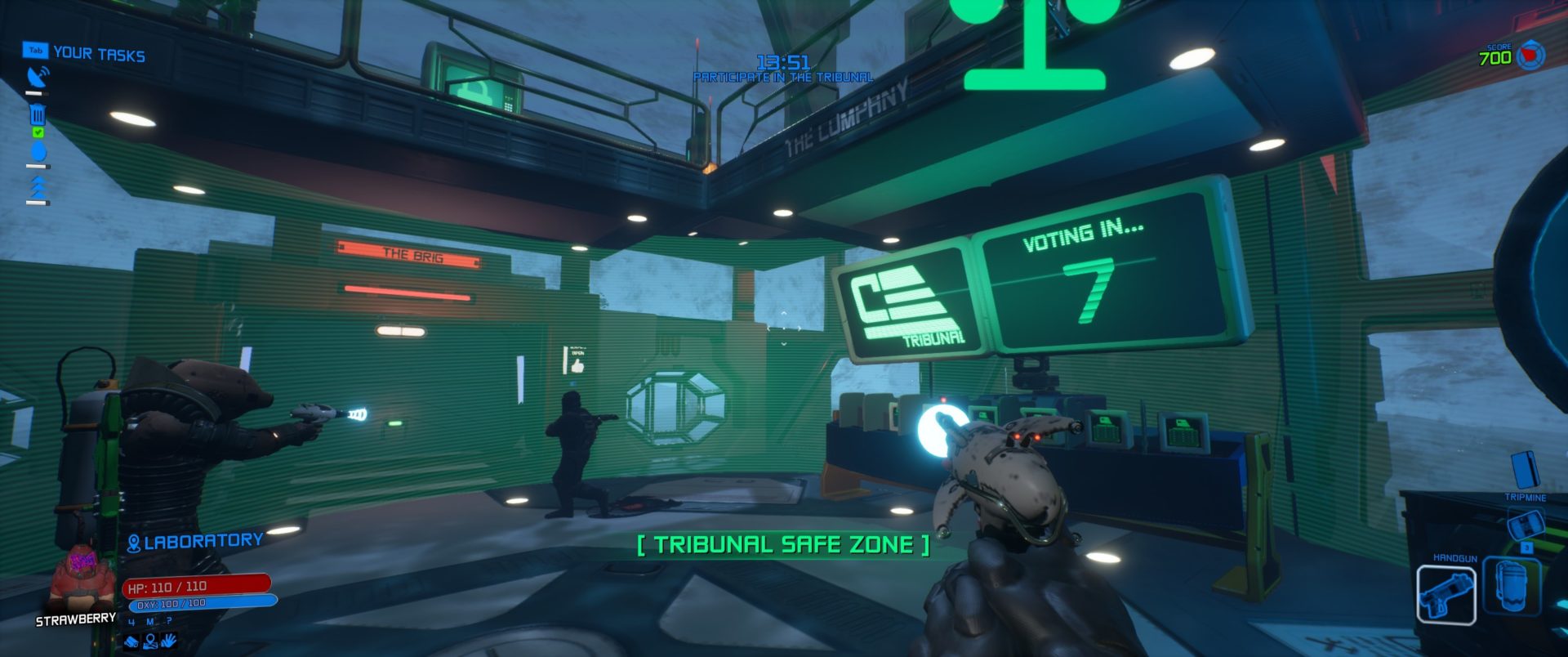Viewport: 1568px width, 657px height.
Task: Open the map marker icon
Action: (x=150, y=641)
